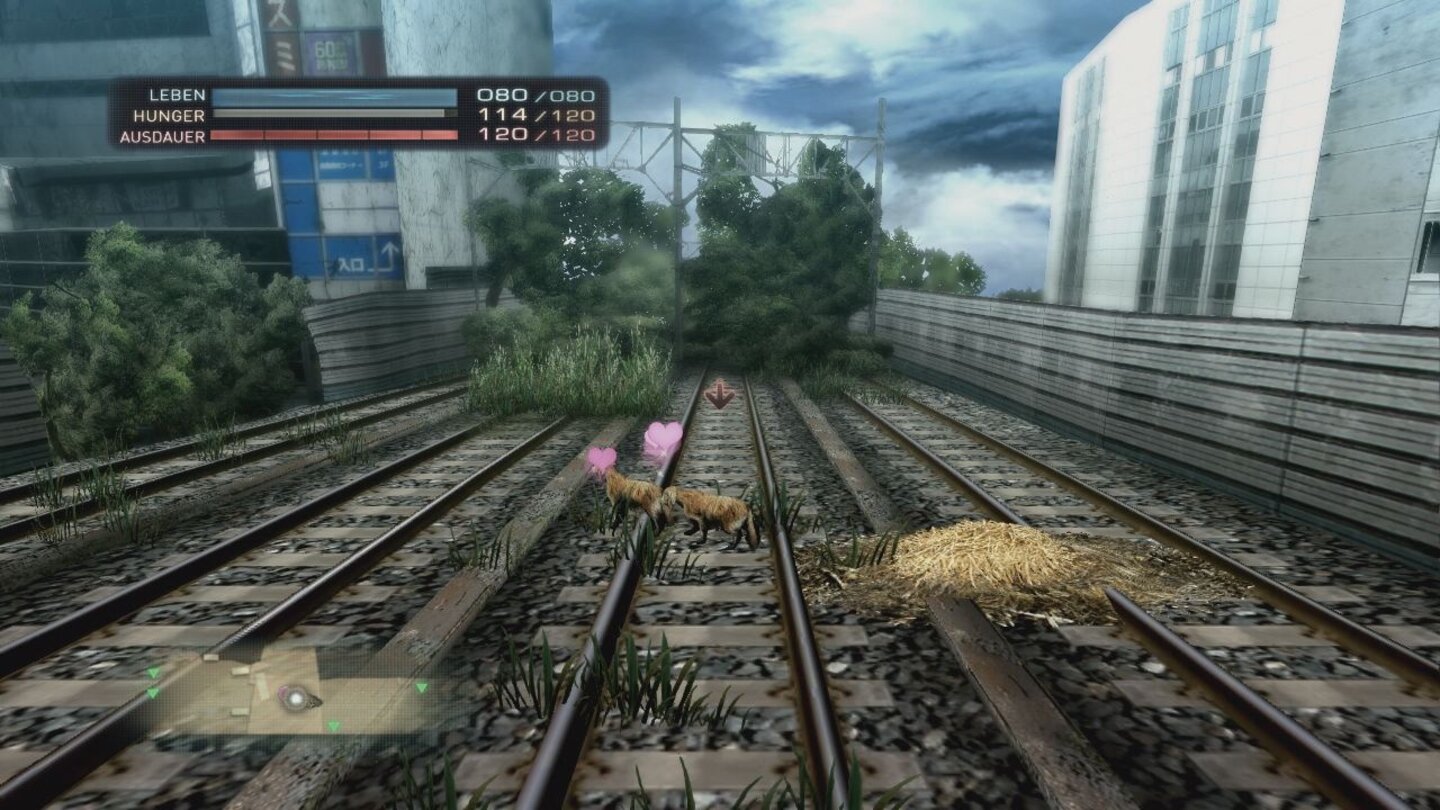Screen dimensions: 1440x810
Task: Click the green triangle marker at the minimap's bottom
Action: pos(333,723)
